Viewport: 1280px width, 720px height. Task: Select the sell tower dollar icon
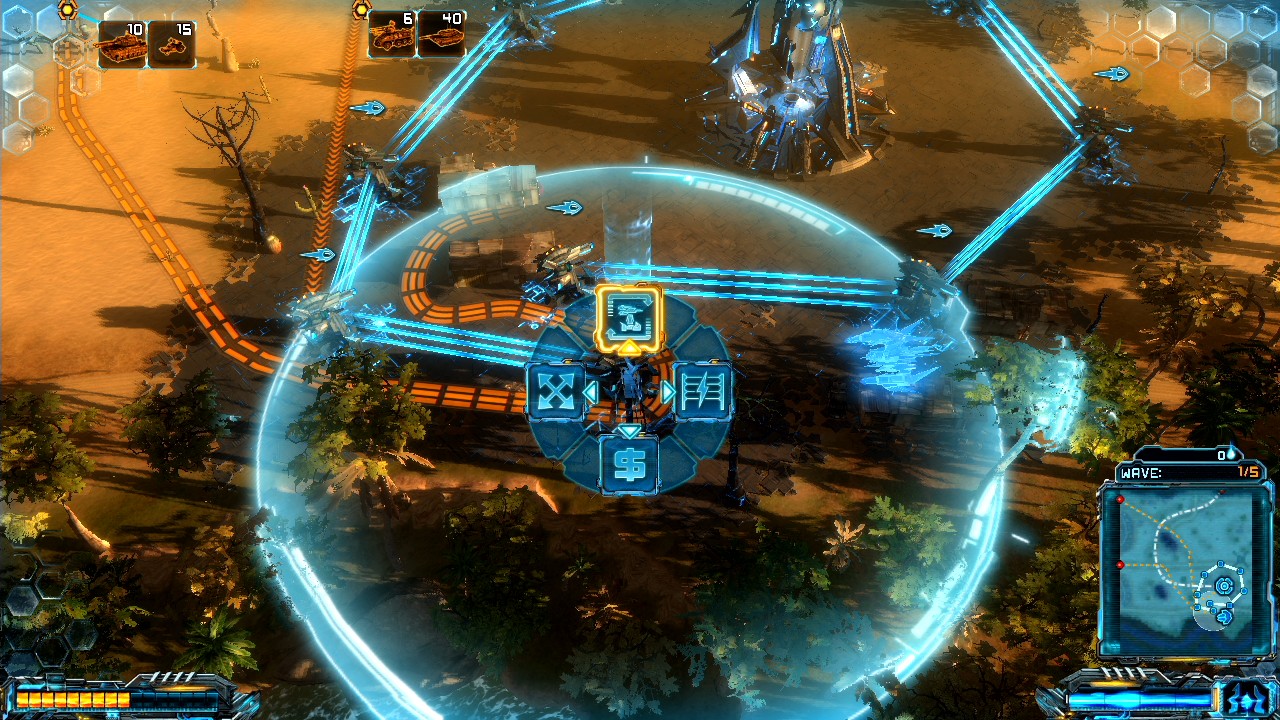pyautogui.click(x=631, y=463)
